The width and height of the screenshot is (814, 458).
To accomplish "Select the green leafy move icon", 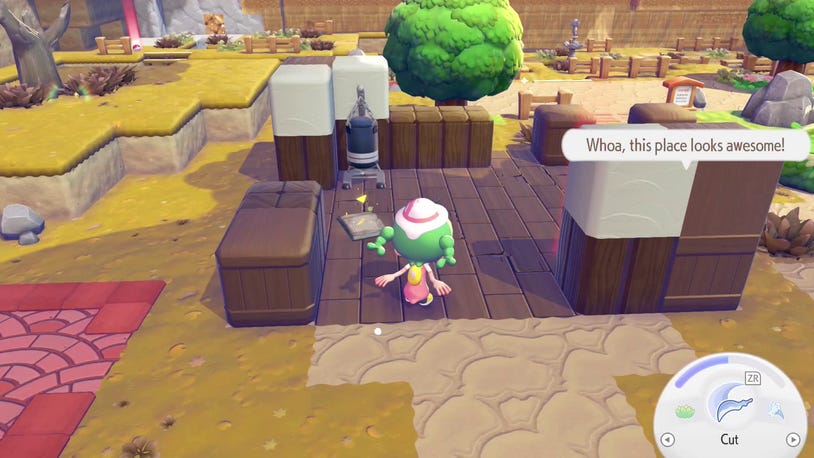I will point(685,411).
